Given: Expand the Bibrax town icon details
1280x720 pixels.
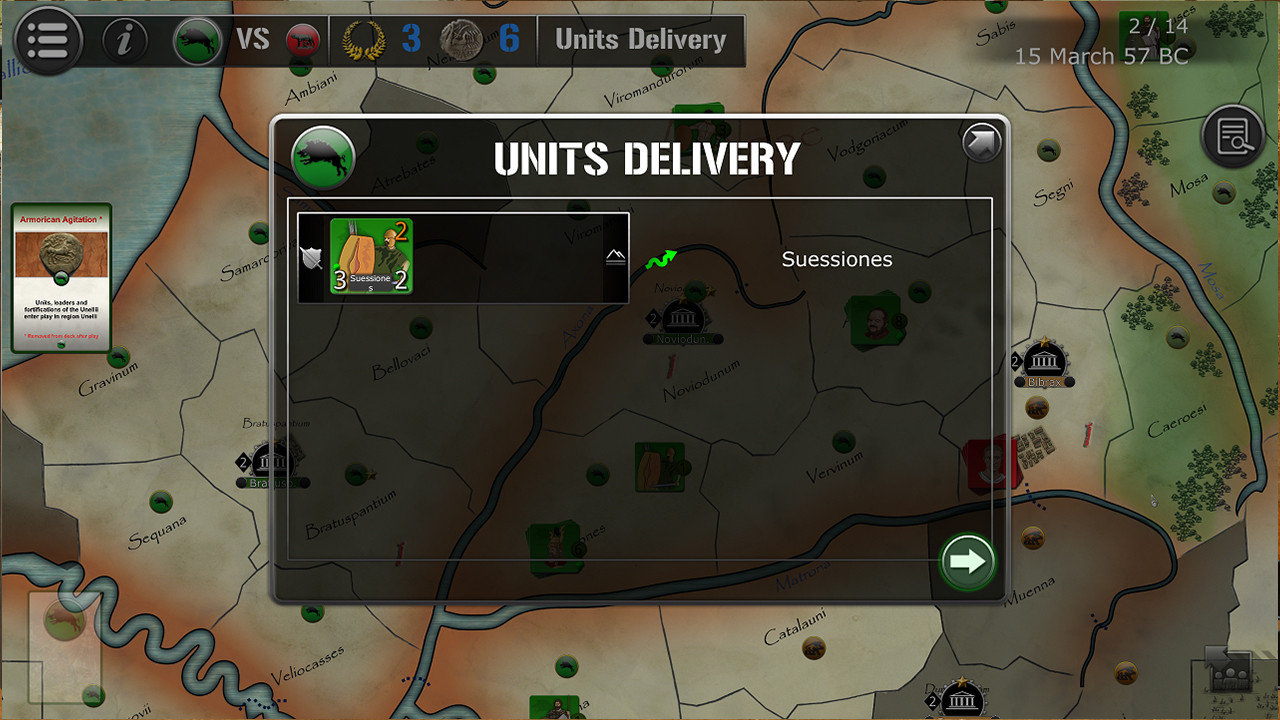Looking at the screenshot, I should tap(1043, 362).
